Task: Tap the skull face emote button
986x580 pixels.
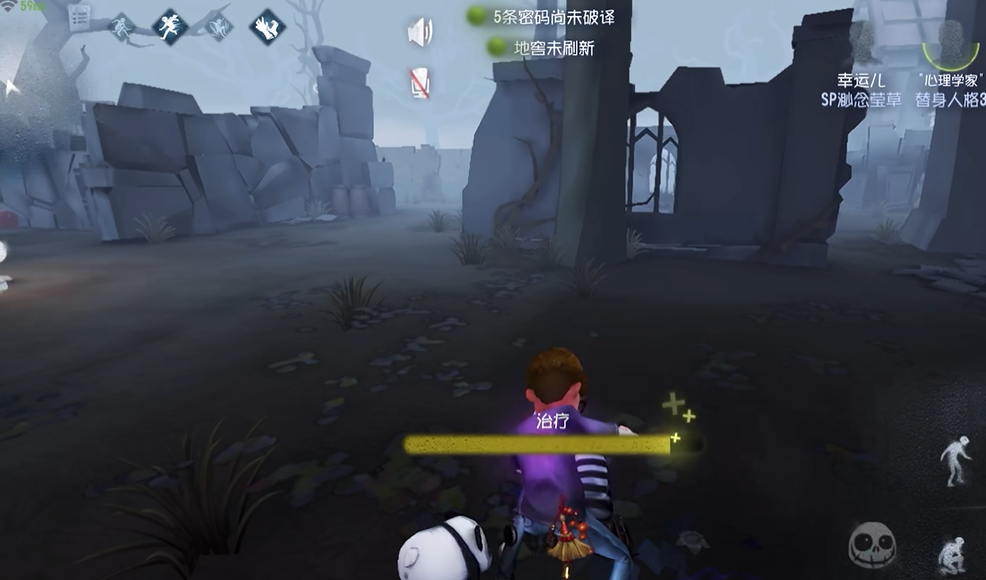Action: point(872,545)
